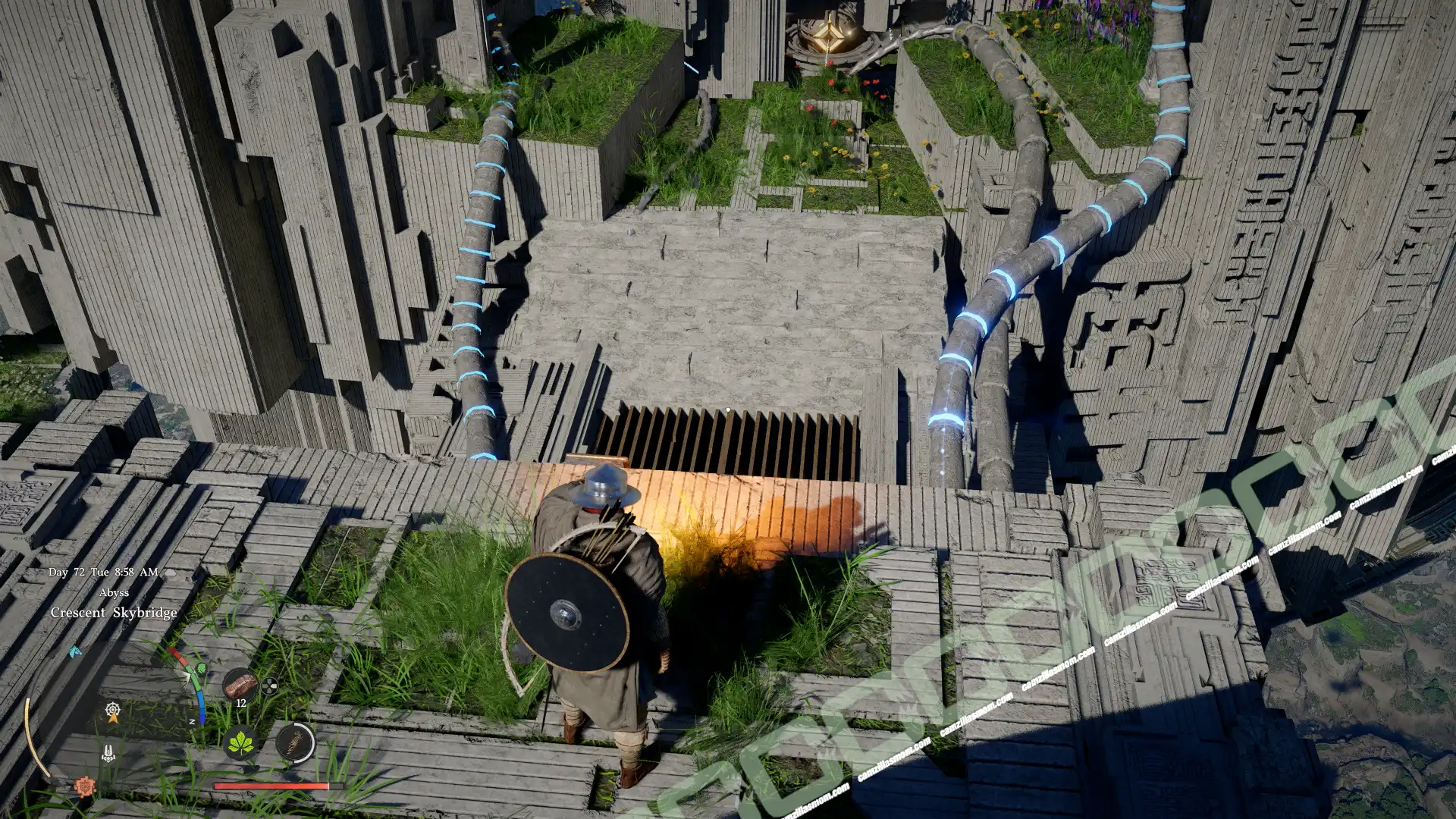Open the quick slot d-pad selector
The width and height of the screenshot is (1456, 819).
pyautogui.click(x=269, y=687)
